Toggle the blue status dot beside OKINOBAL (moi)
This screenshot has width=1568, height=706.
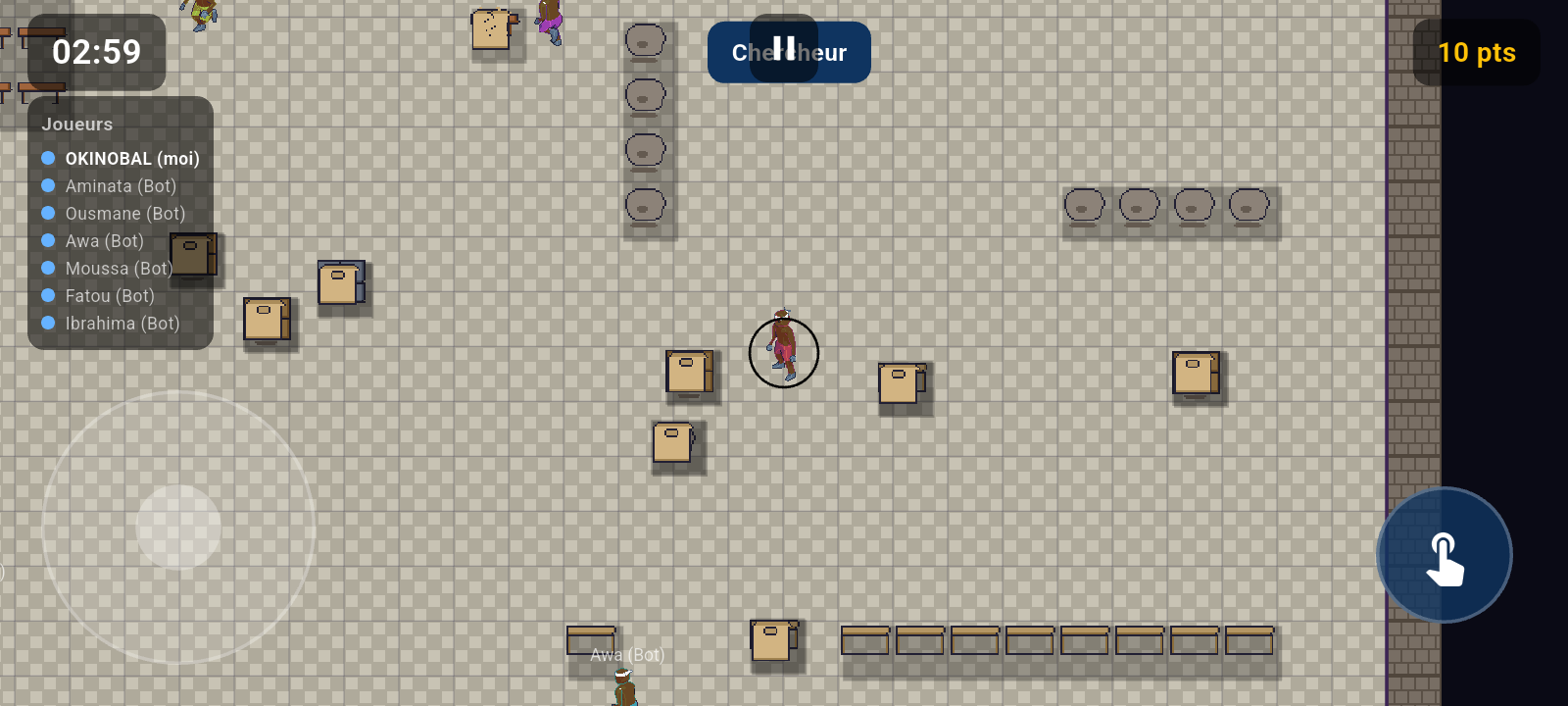47,157
